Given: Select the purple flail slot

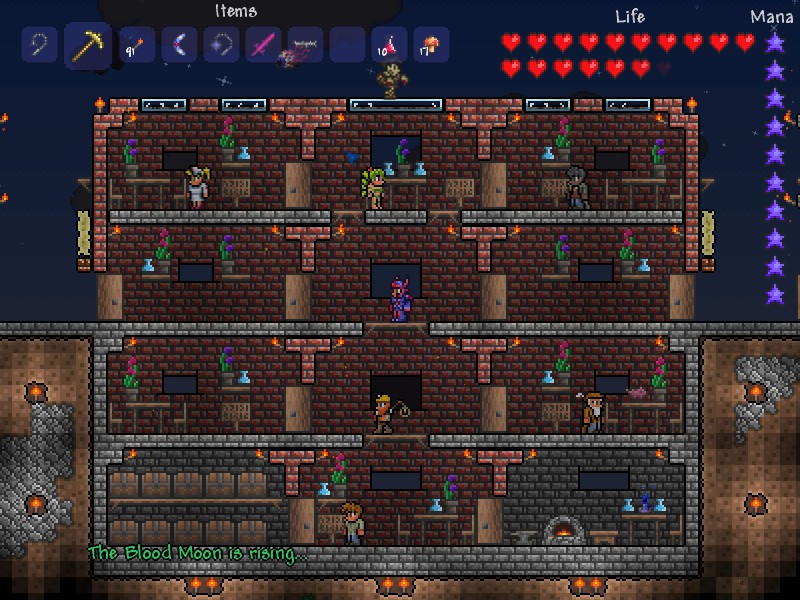Looking at the screenshot, I should (222, 45).
